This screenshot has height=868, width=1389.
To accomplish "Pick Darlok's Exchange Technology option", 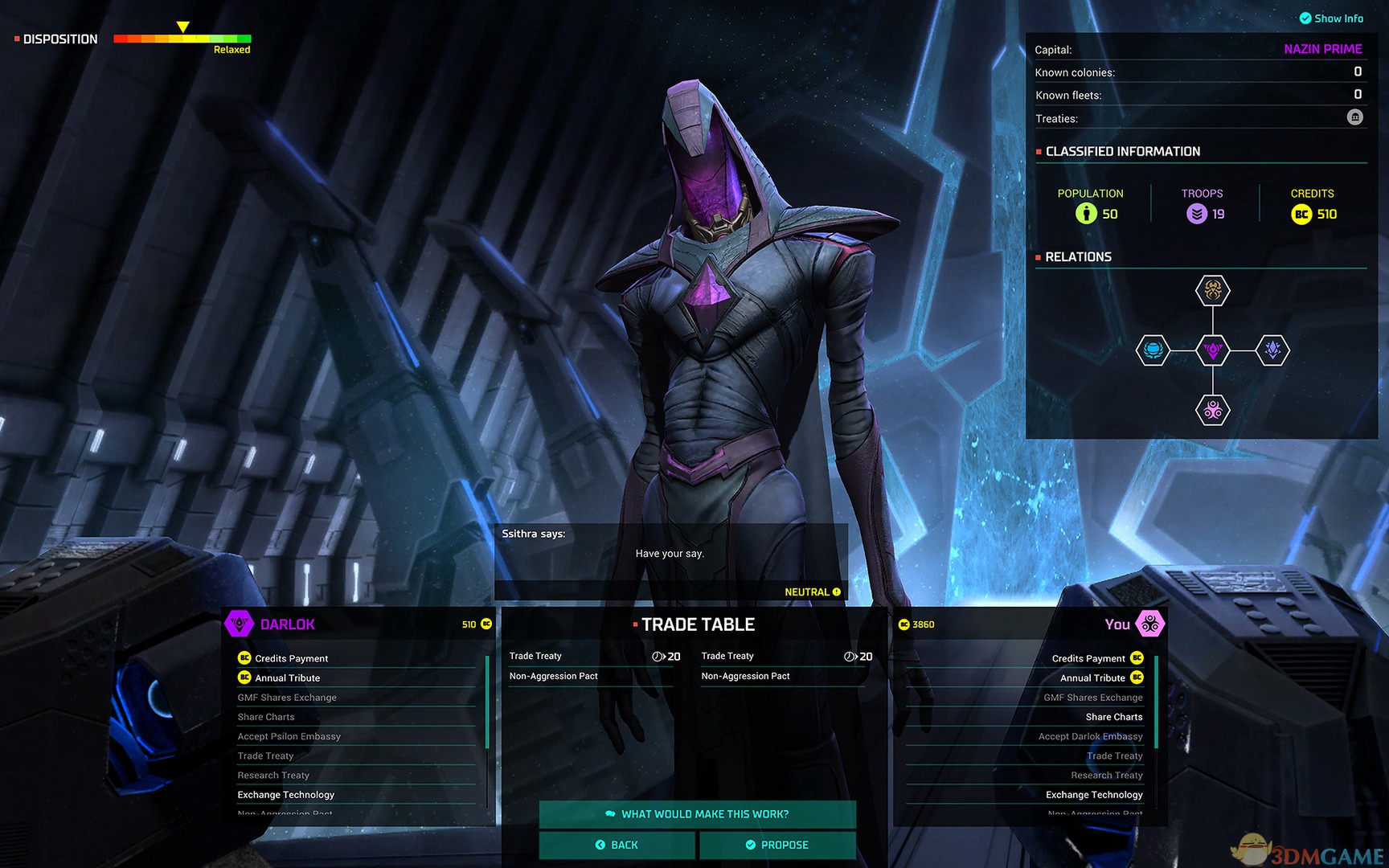I will point(285,795).
